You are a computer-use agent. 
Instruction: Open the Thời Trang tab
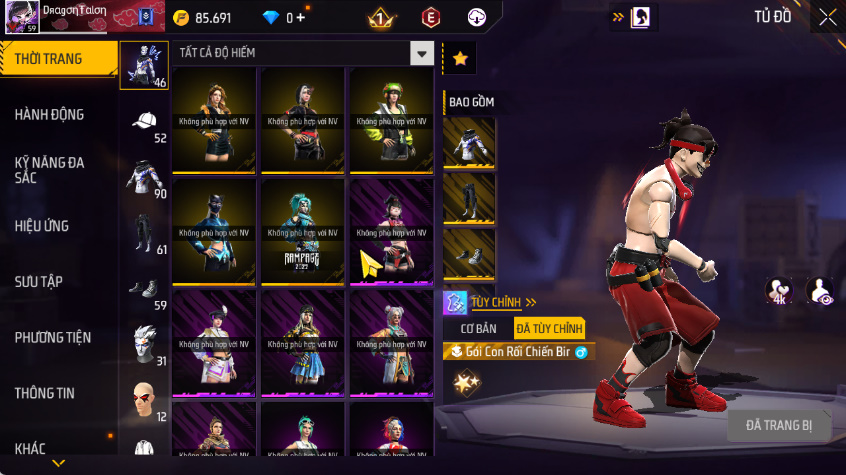50,59
